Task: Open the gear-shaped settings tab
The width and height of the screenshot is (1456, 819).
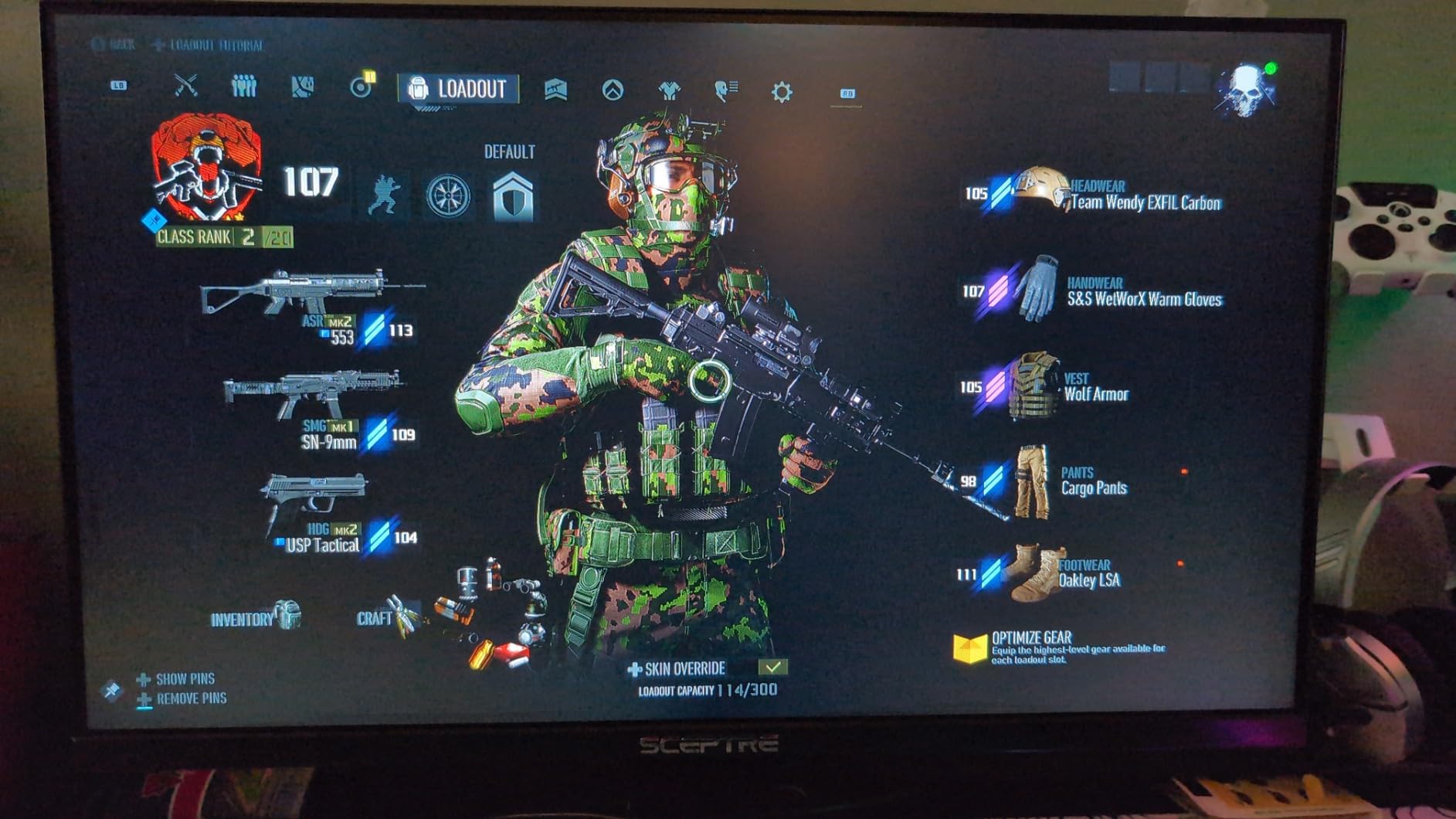Action: point(782,93)
